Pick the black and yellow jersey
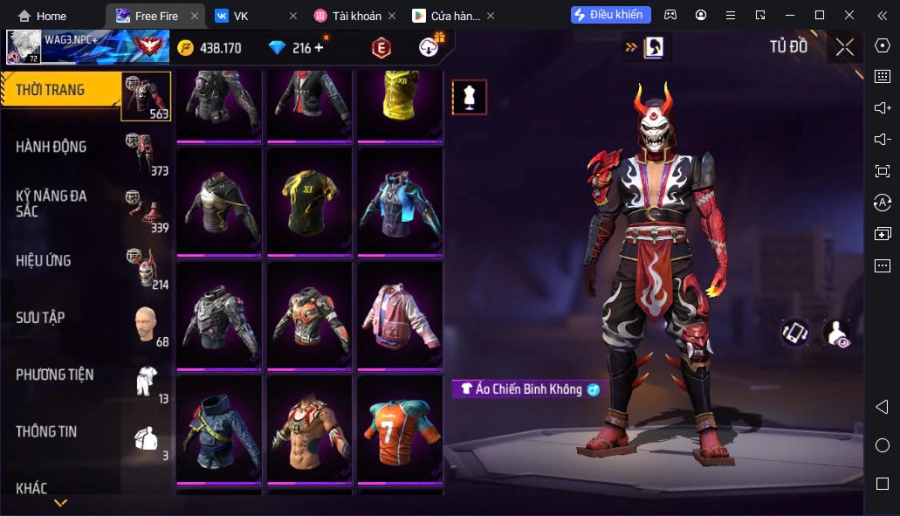Screen dimensions: 900x516 (x=310, y=199)
